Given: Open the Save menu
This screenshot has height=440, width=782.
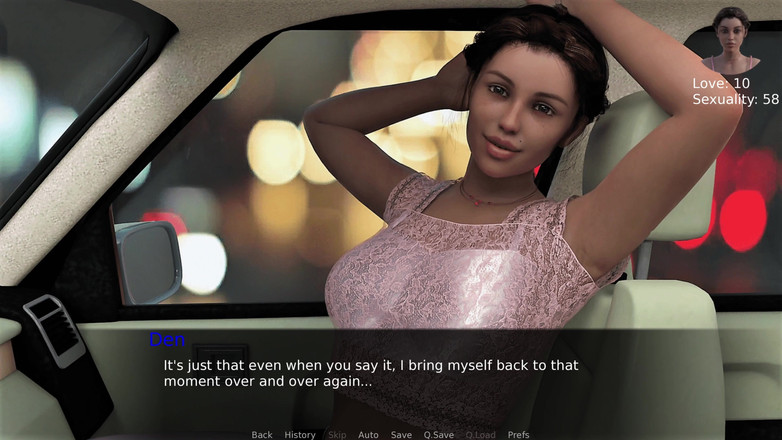Looking at the screenshot, I should pos(401,435).
